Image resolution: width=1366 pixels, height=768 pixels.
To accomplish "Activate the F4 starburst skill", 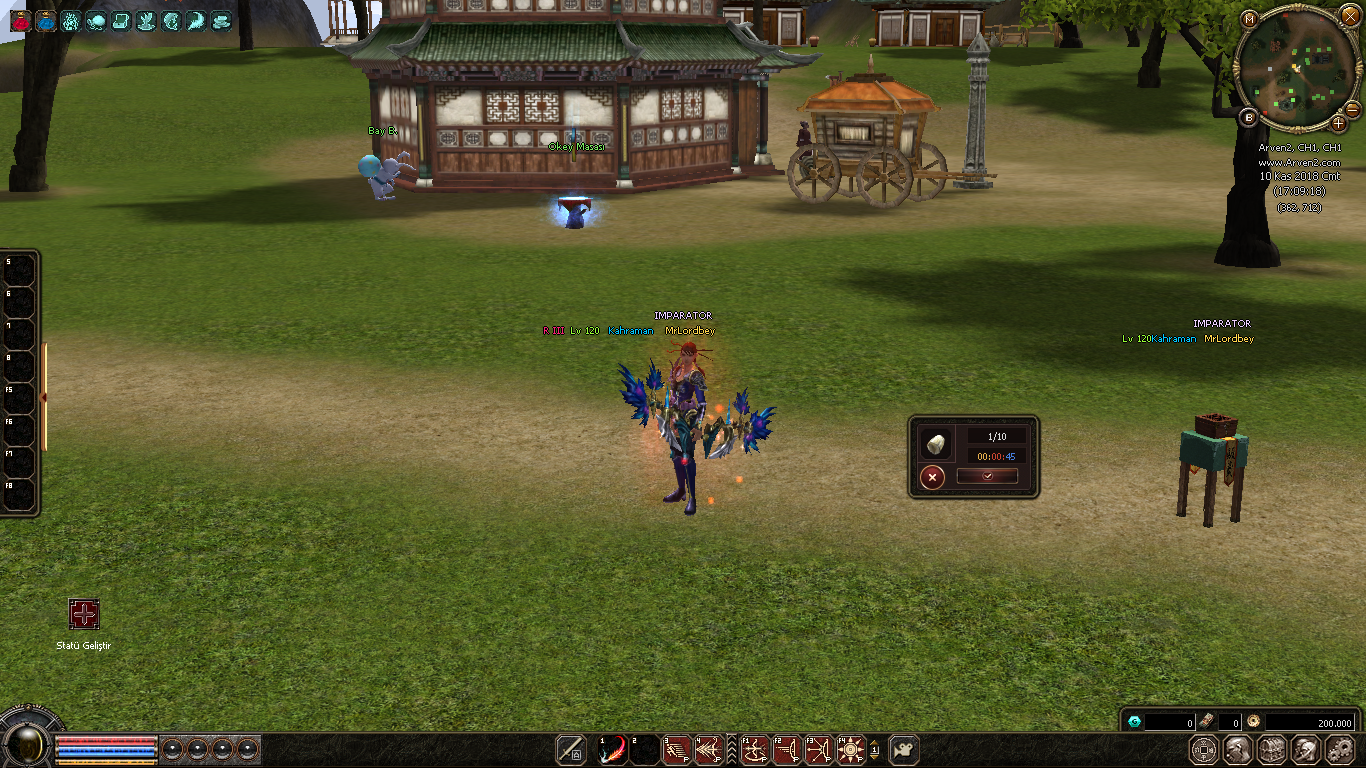I will click(851, 749).
